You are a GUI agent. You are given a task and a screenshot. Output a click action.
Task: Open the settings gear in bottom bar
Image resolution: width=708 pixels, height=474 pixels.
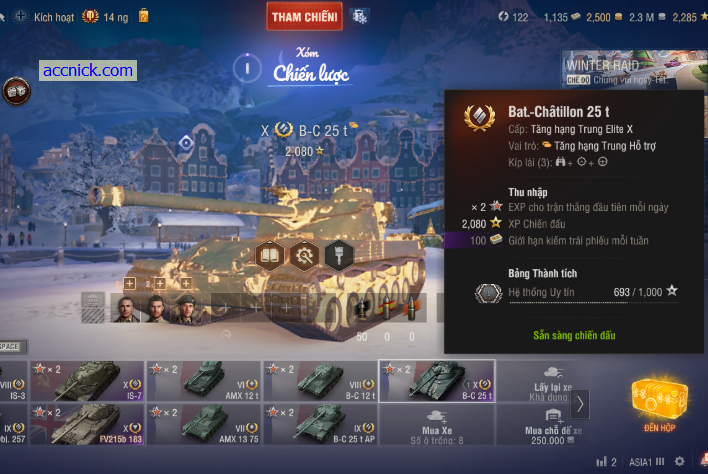pyautogui.click(x=680, y=462)
